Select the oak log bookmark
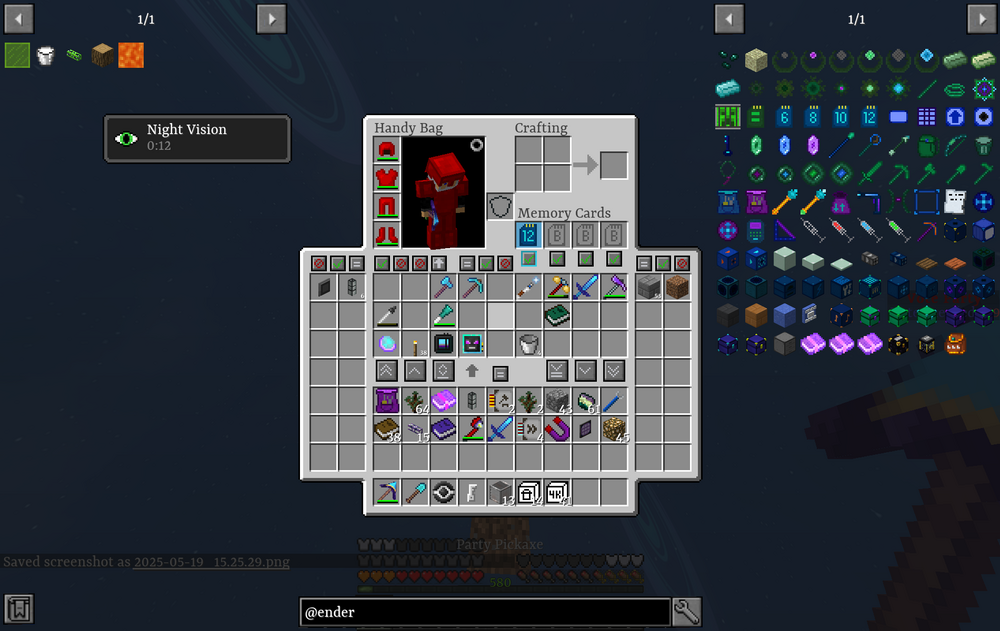1000x631 pixels. click(x=102, y=55)
